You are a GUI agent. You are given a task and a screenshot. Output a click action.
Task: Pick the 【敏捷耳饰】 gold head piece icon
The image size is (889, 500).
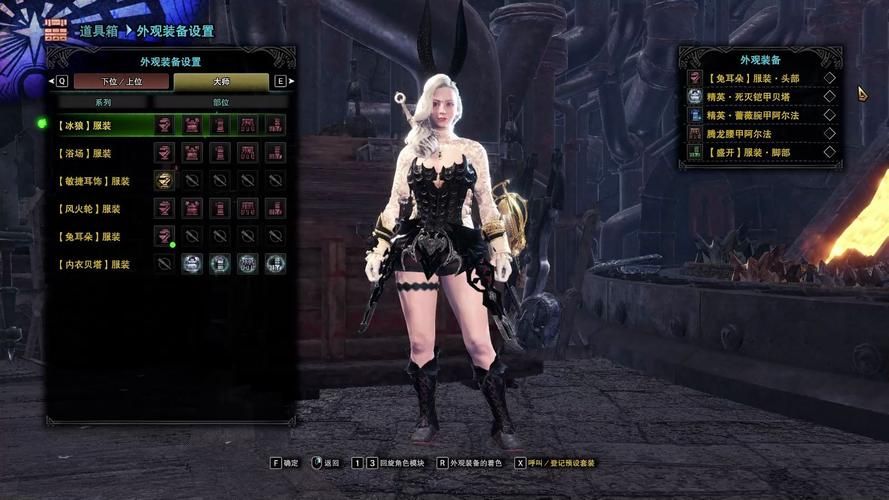[165, 181]
